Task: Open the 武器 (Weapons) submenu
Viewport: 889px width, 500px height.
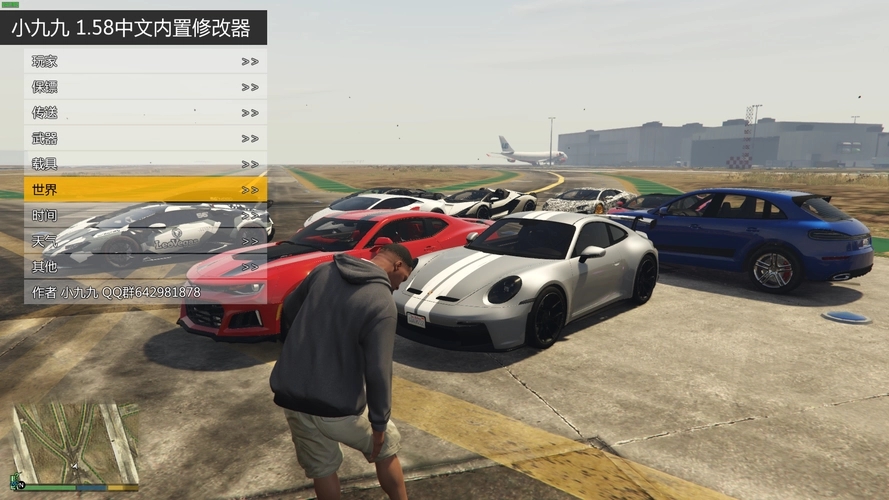Action: point(145,138)
